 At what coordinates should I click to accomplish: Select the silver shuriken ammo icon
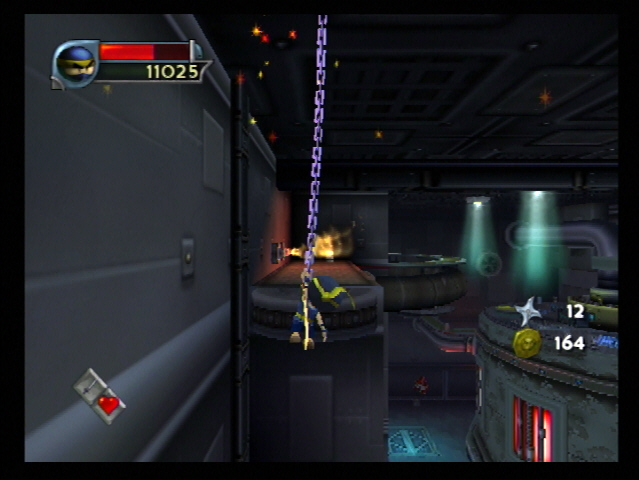click(x=528, y=311)
